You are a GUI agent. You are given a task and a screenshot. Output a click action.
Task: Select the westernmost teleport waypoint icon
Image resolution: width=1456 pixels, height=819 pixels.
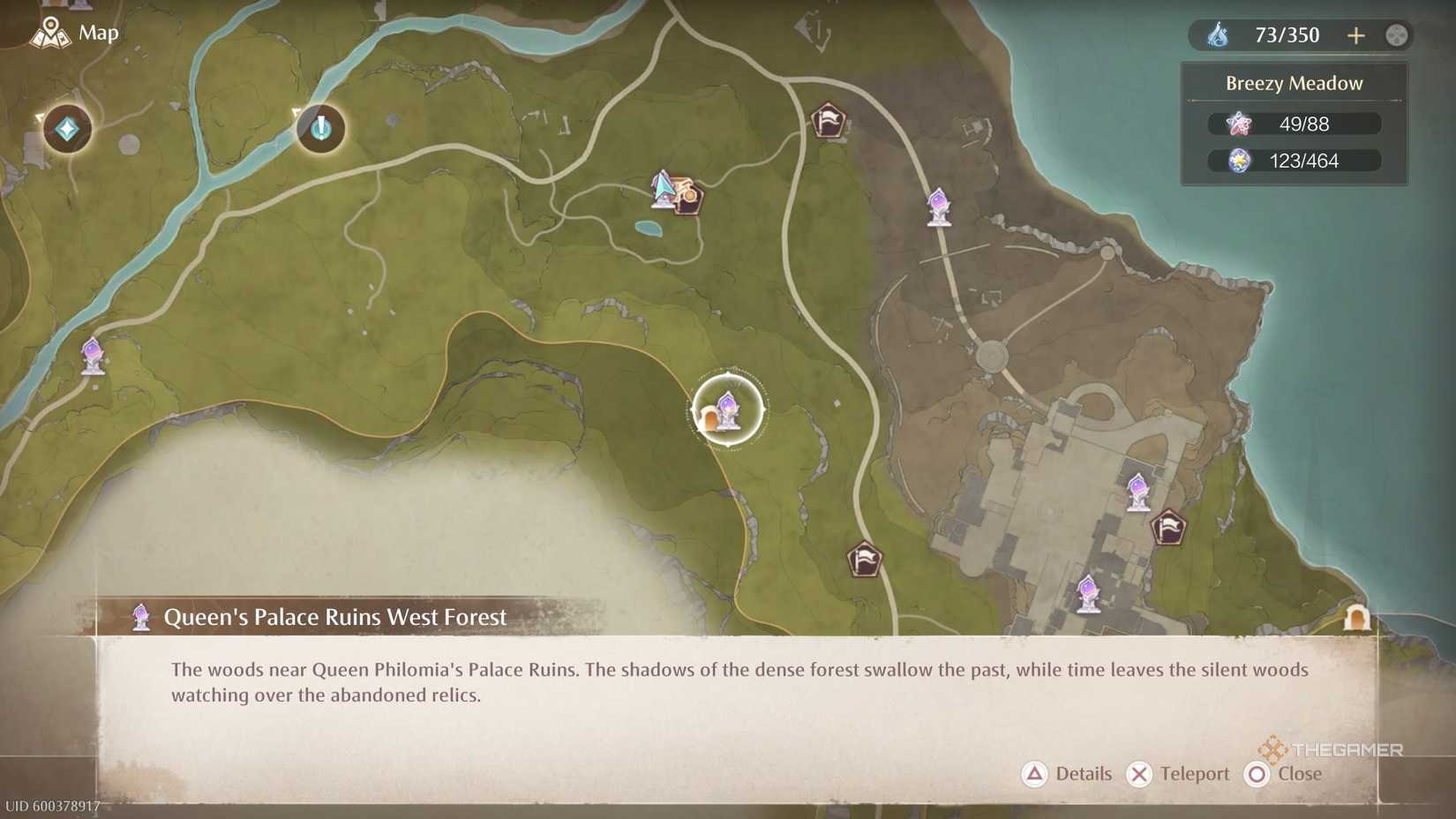(91, 357)
